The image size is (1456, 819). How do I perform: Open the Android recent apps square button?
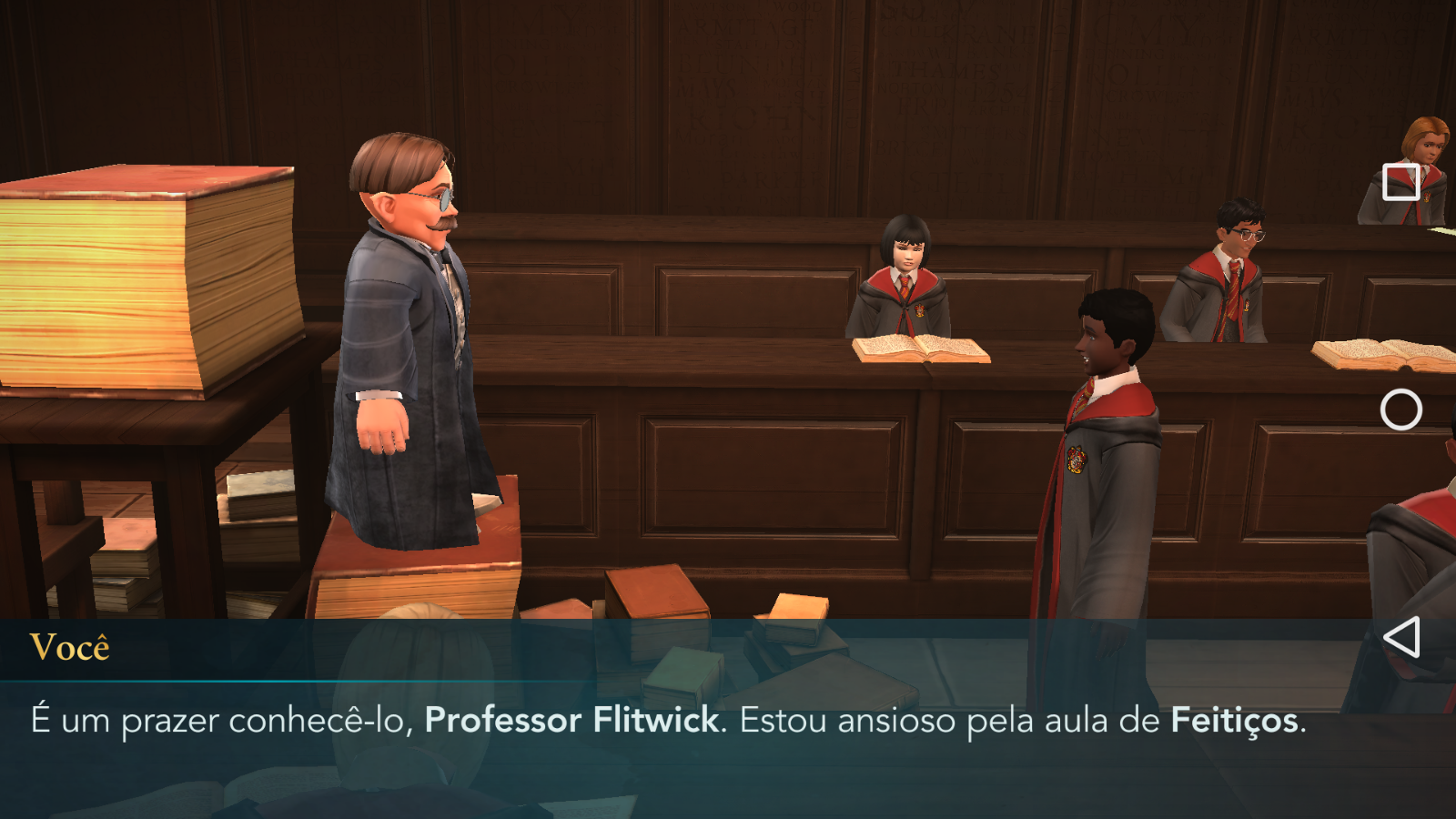click(x=1401, y=182)
